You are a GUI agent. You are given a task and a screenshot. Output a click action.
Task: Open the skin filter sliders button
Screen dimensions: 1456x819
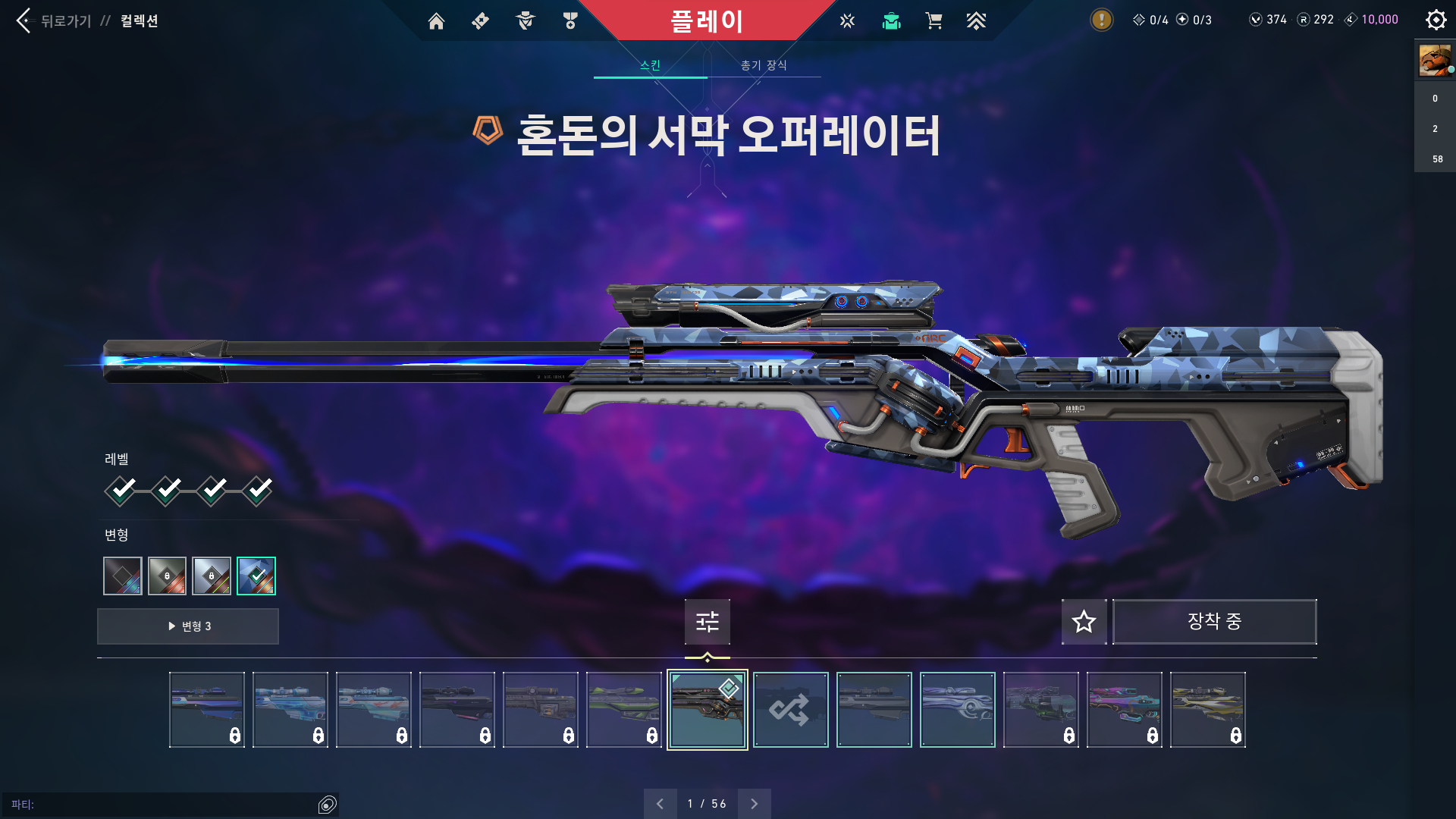click(707, 622)
